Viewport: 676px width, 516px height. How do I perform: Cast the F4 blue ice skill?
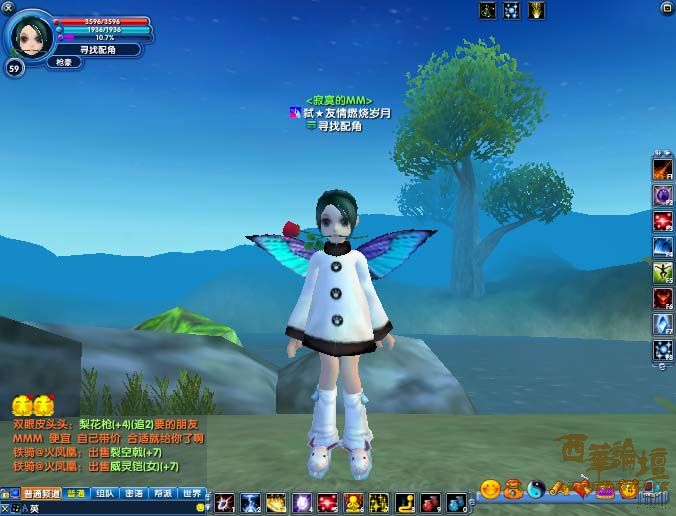point(663,246)
